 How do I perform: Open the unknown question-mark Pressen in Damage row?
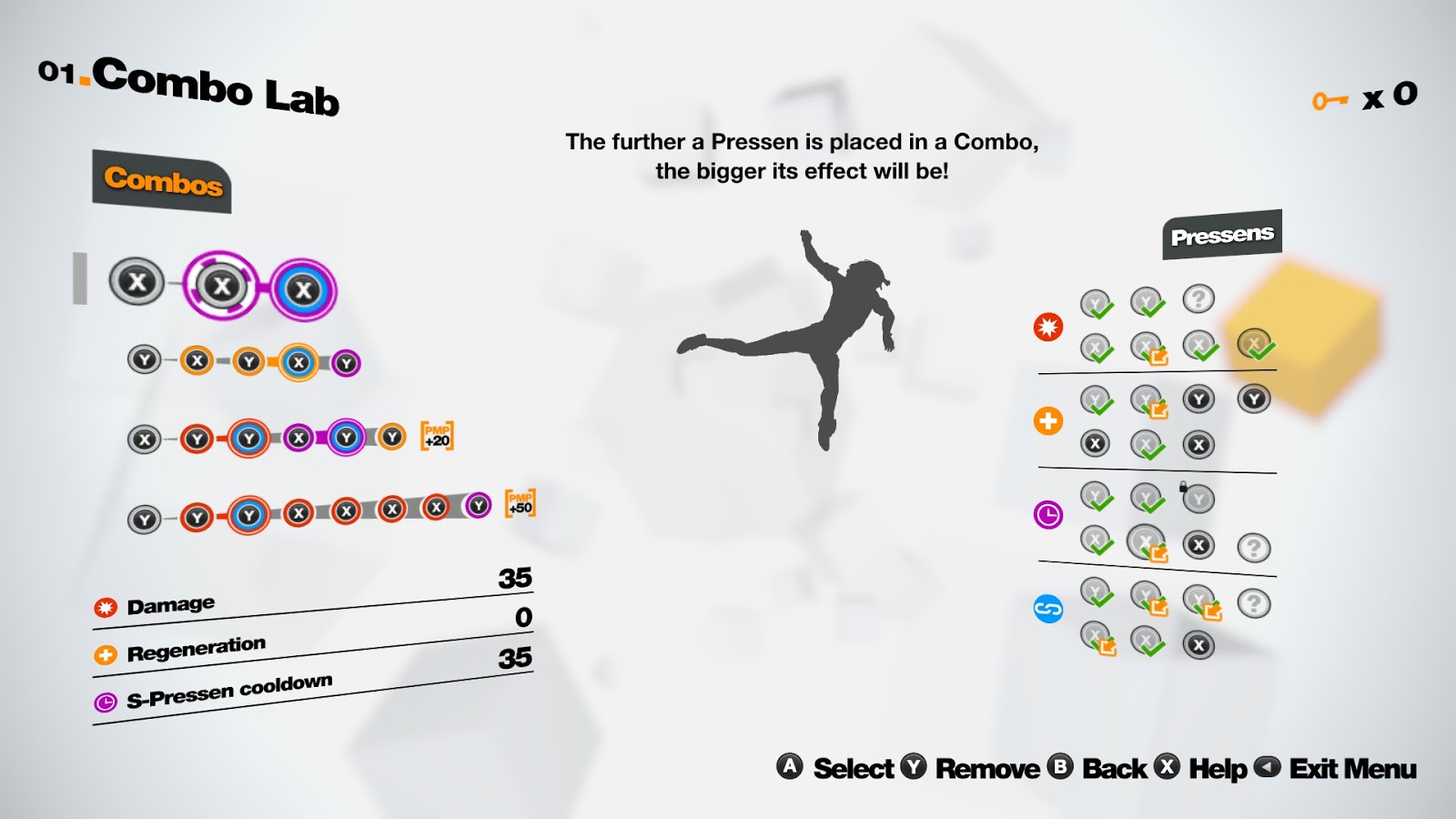1198,298
